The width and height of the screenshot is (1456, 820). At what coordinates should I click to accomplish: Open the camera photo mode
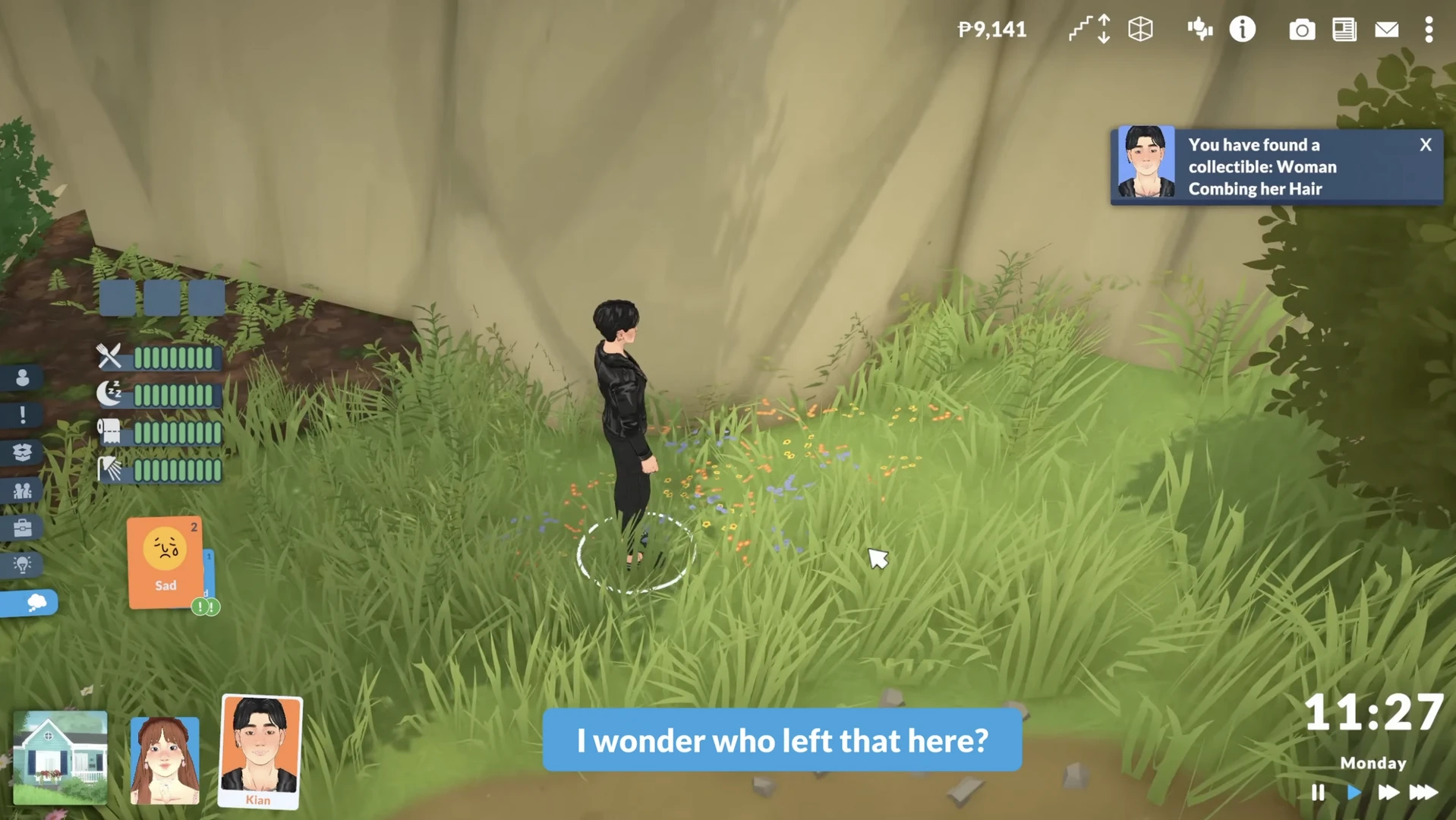pos(1301,30)
